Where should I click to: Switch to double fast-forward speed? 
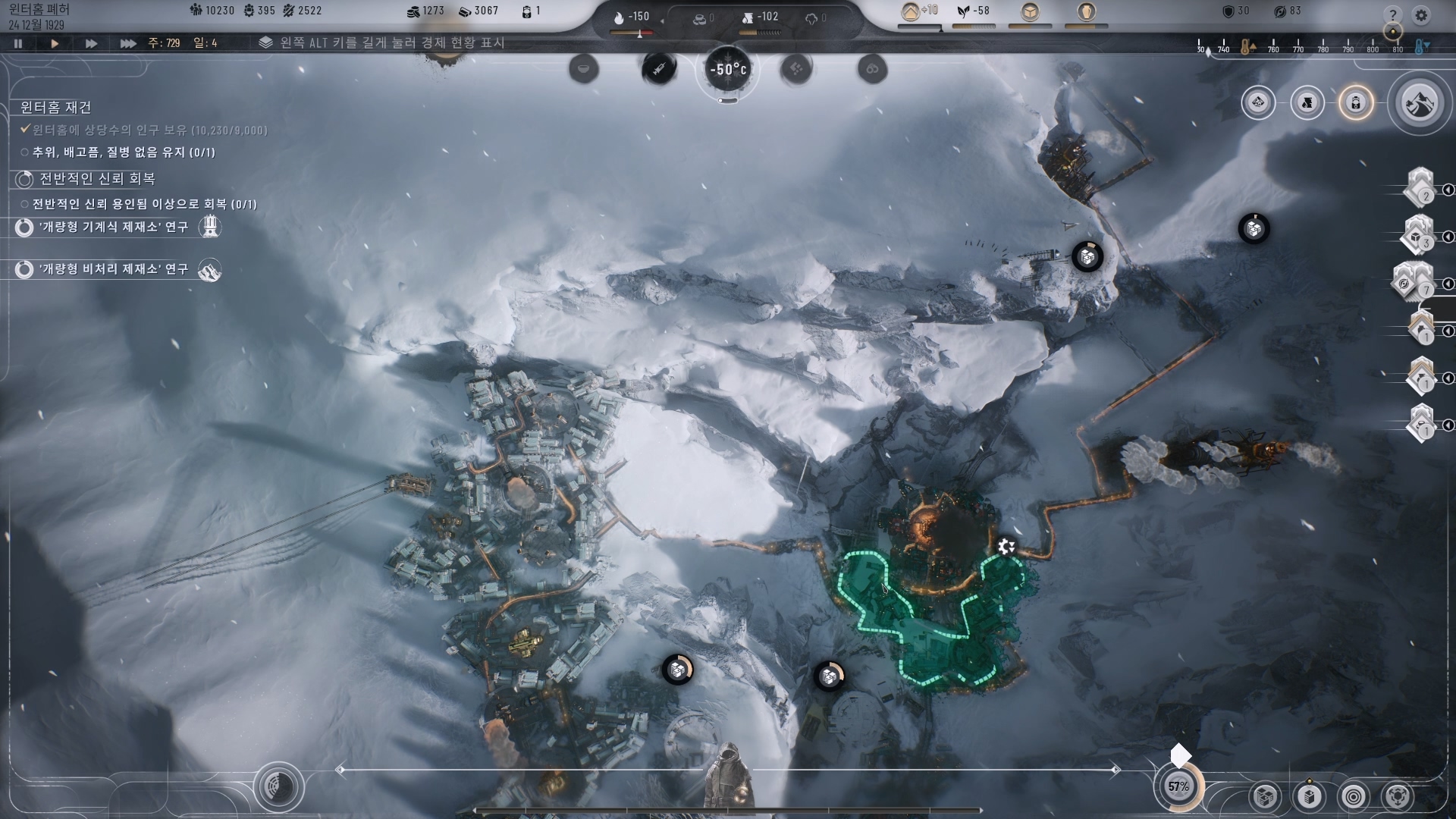[91, 43]
